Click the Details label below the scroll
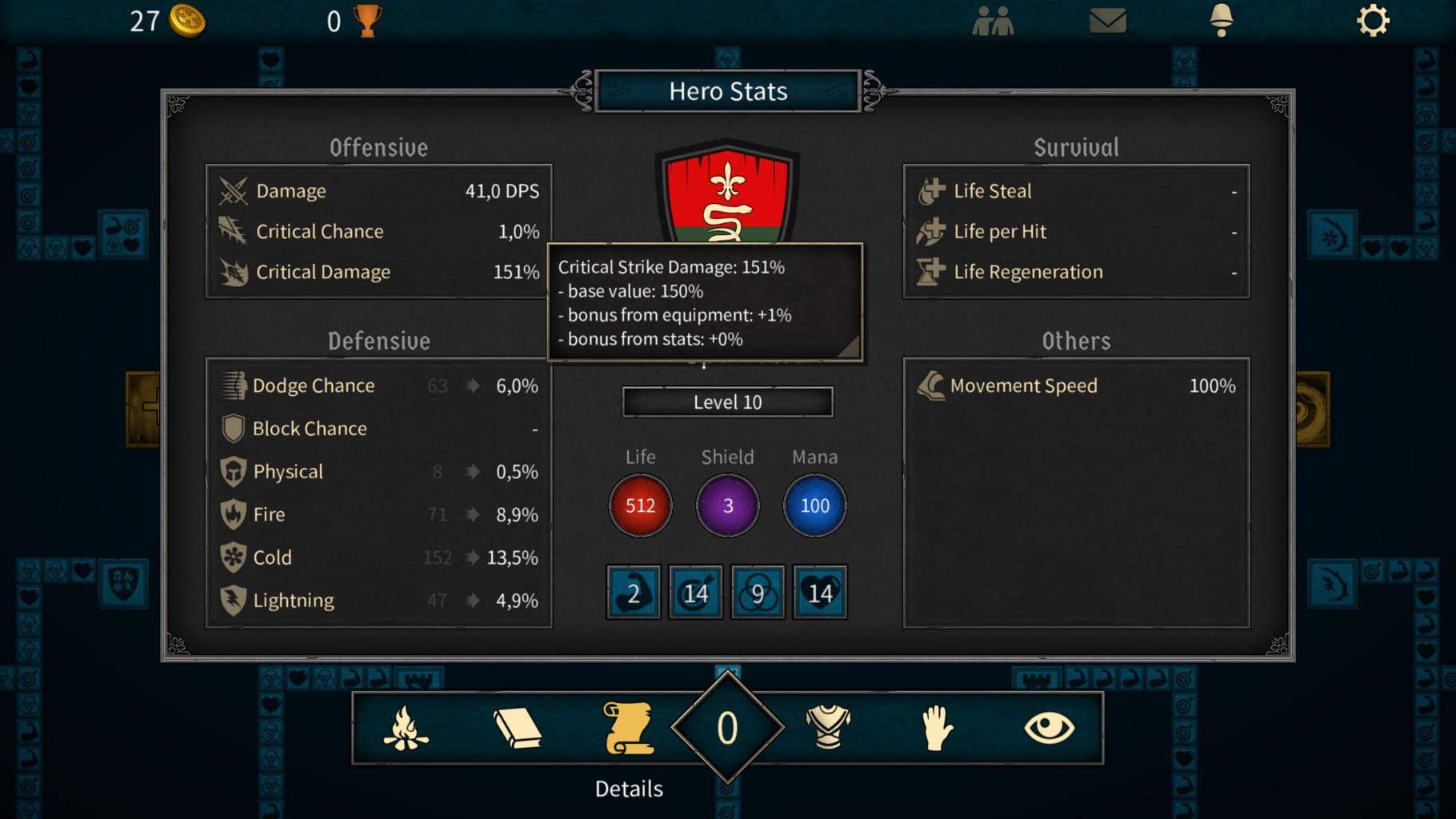 (x=628, y=789)
